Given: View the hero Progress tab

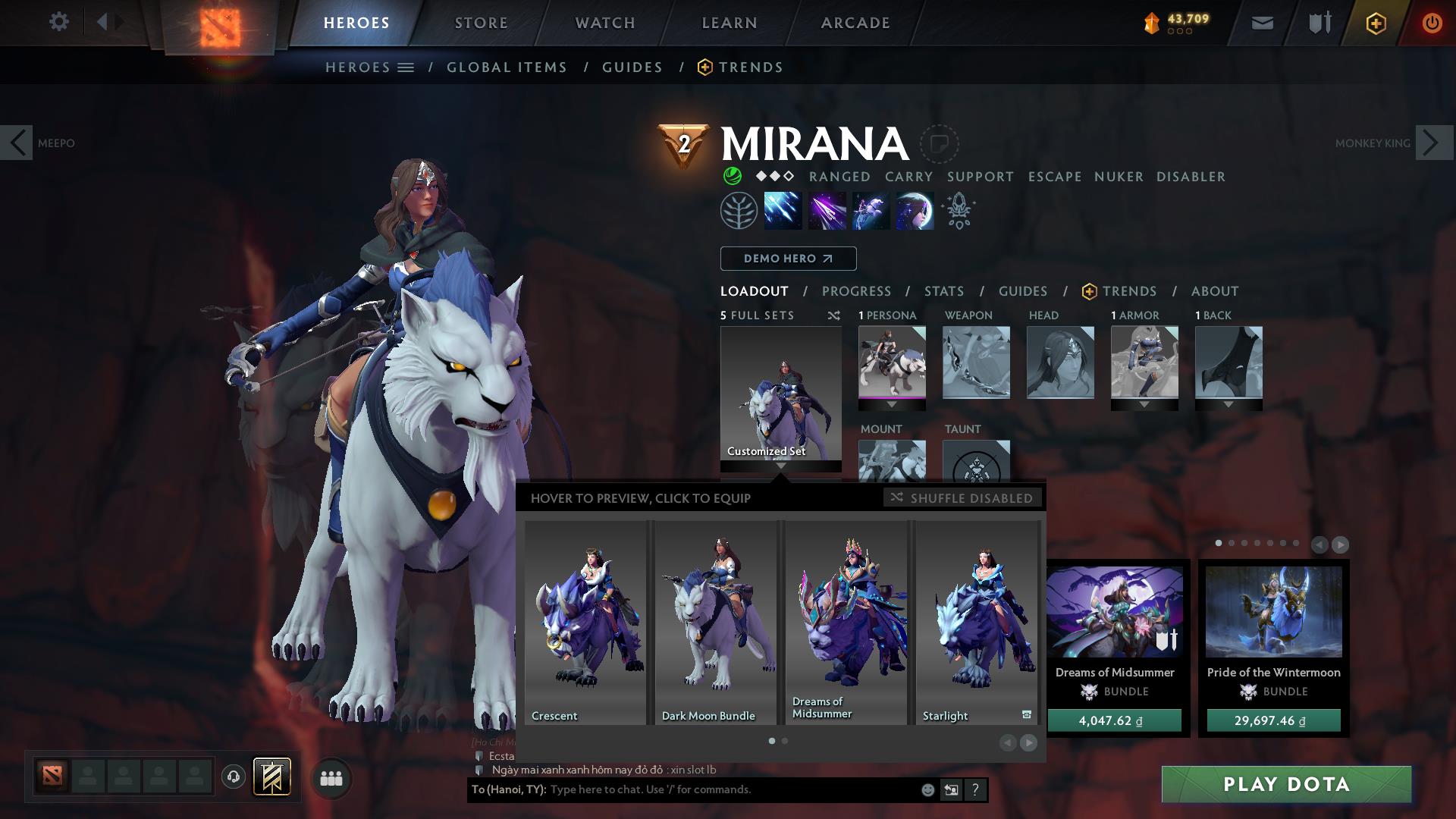Looking at the screenshot, I should [856, 291].
